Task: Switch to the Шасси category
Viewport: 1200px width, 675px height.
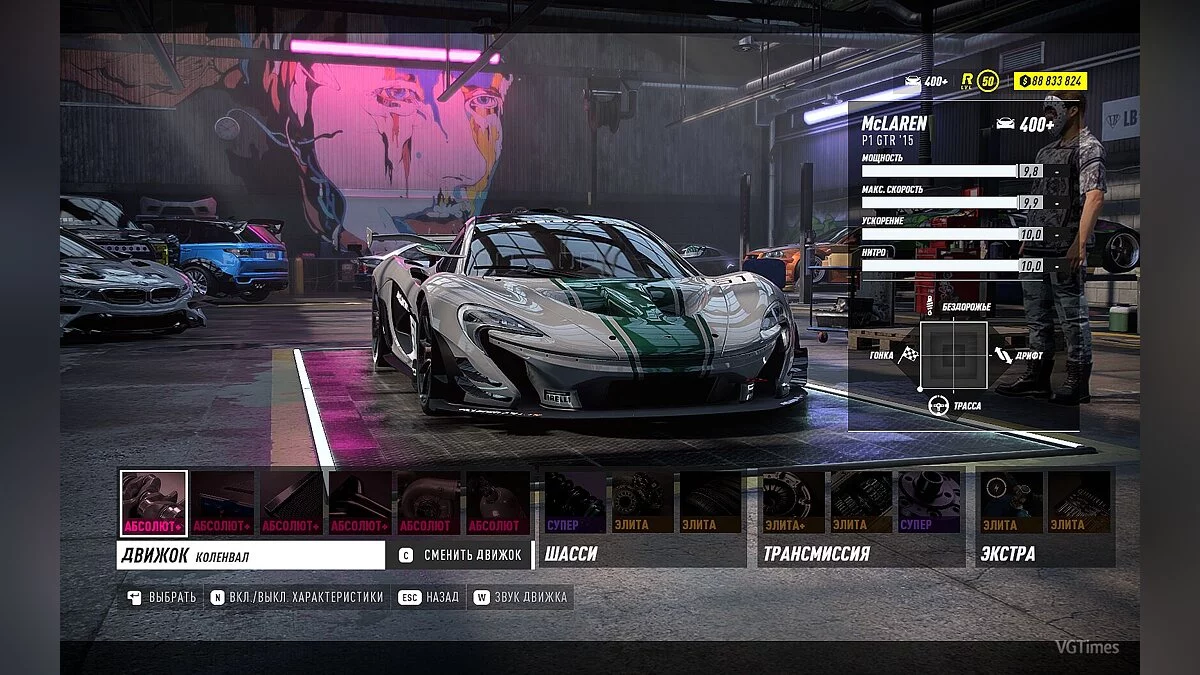Action: click(572, 553)
